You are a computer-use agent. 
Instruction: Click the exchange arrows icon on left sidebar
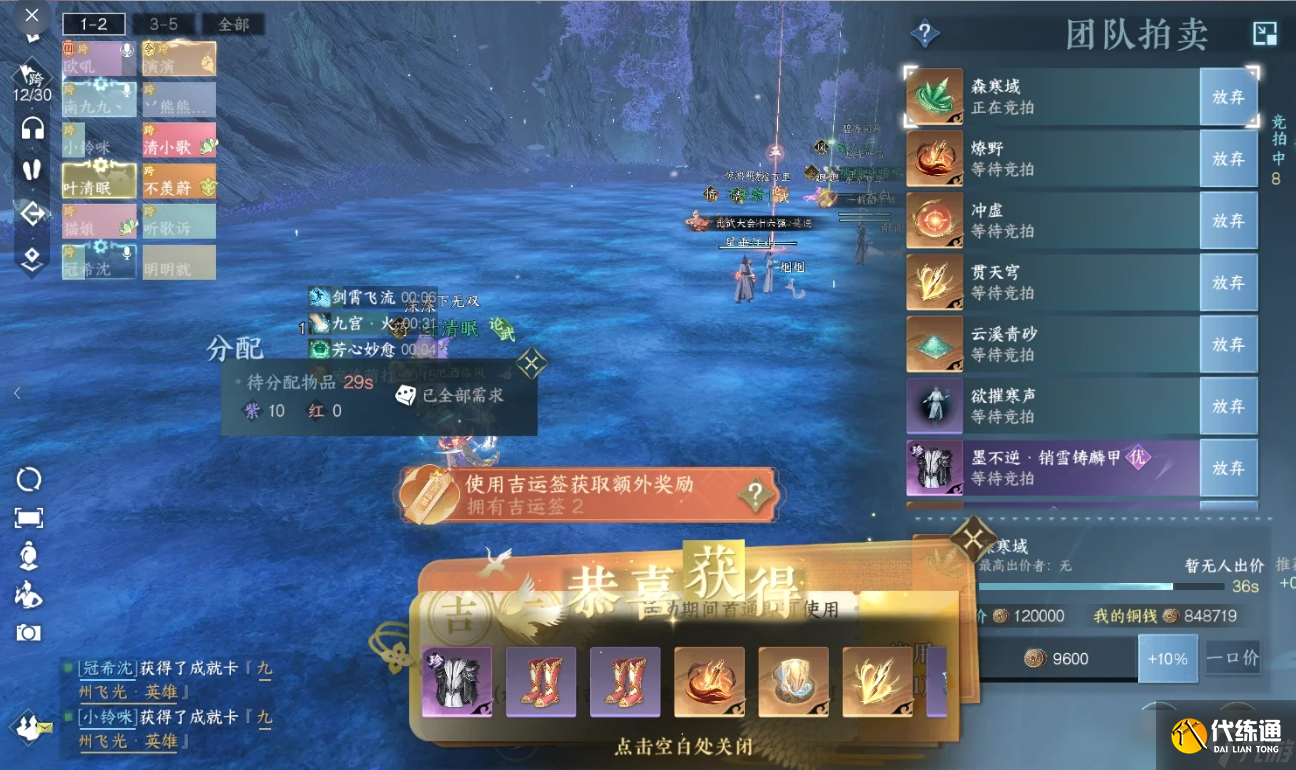pos(34,214)
